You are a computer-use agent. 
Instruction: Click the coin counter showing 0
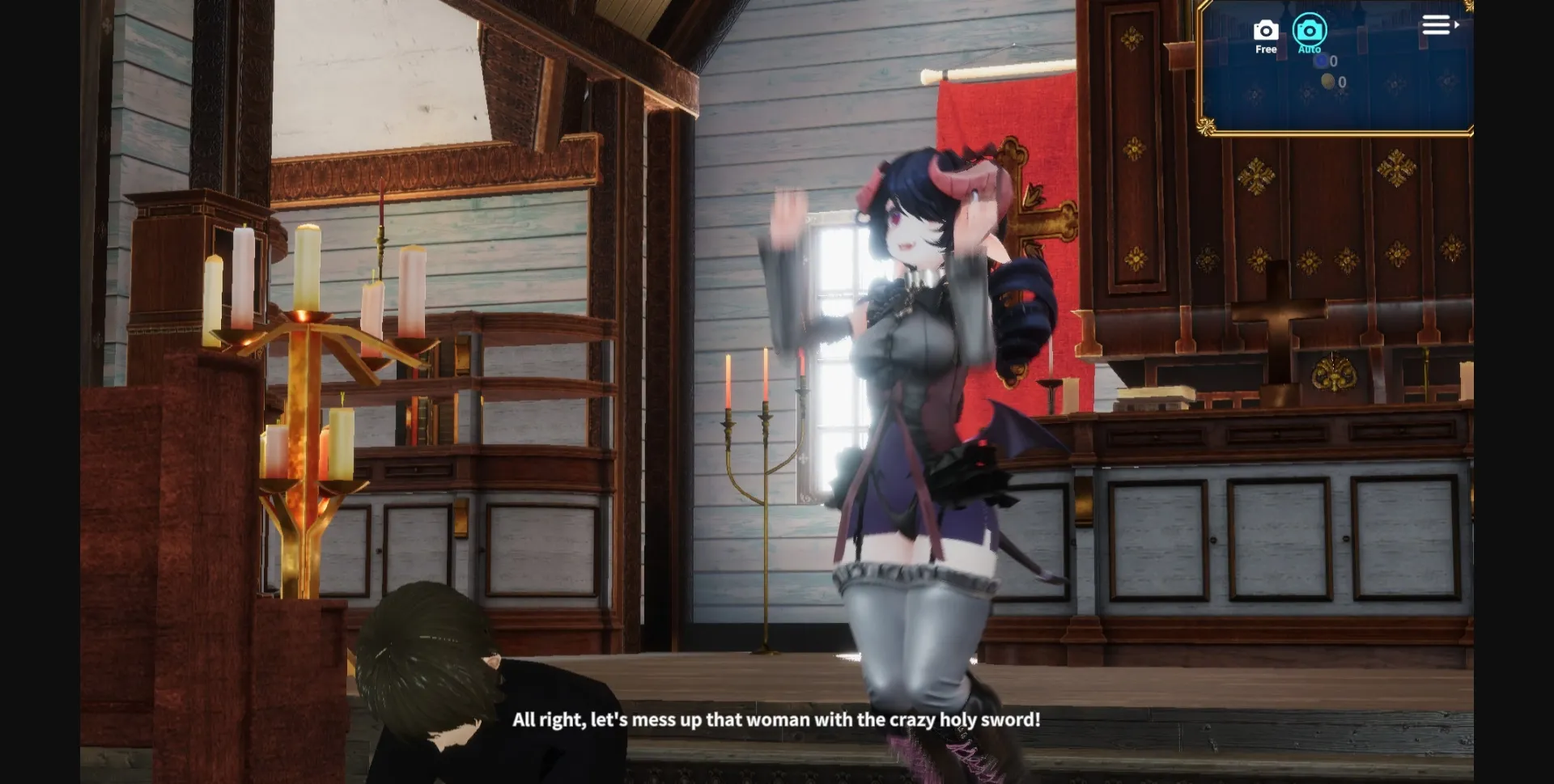pyautogui.click(x=1341, y=82)
